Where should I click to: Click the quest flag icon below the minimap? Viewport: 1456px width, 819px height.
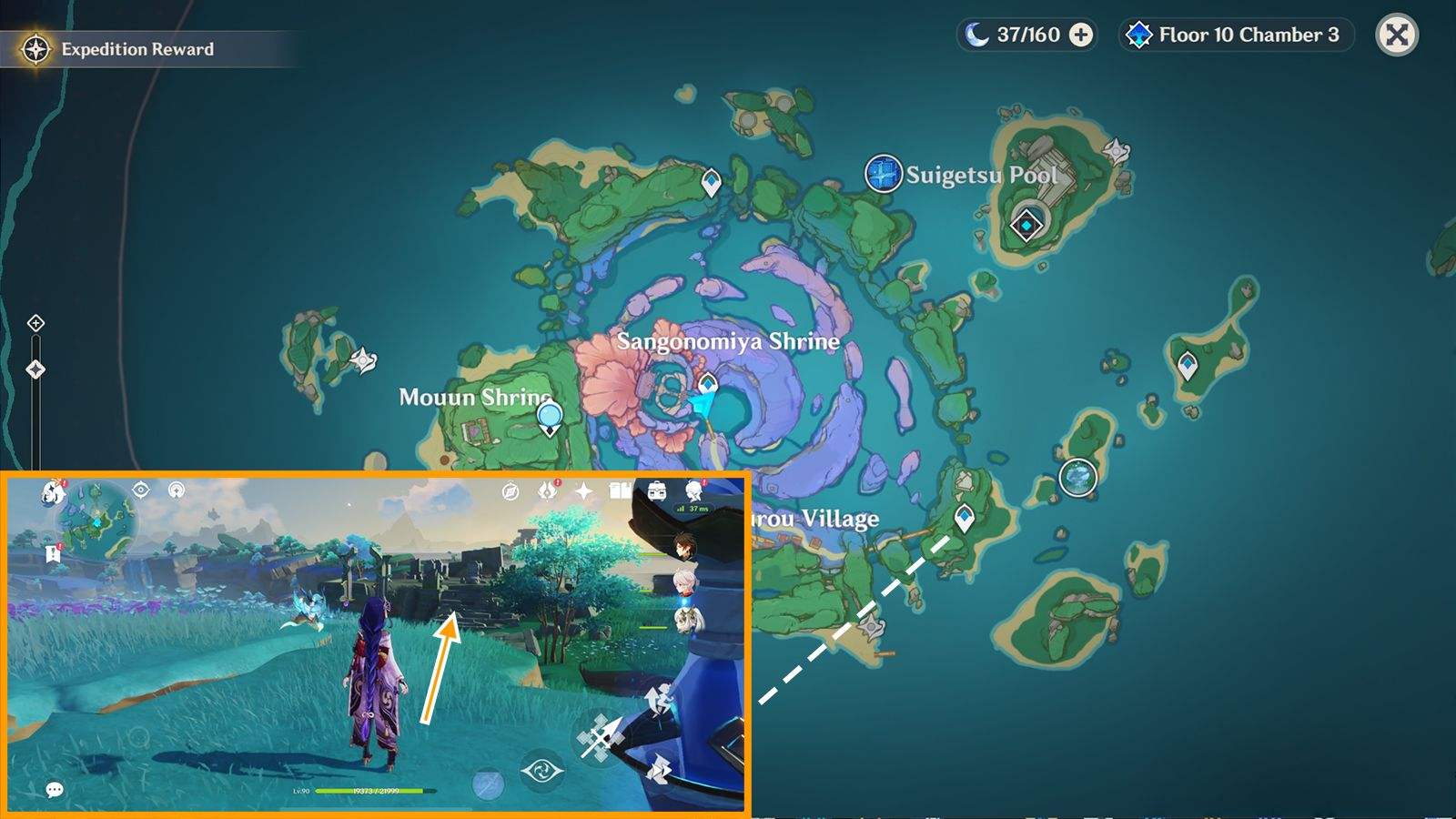click(x=53, y=552)
